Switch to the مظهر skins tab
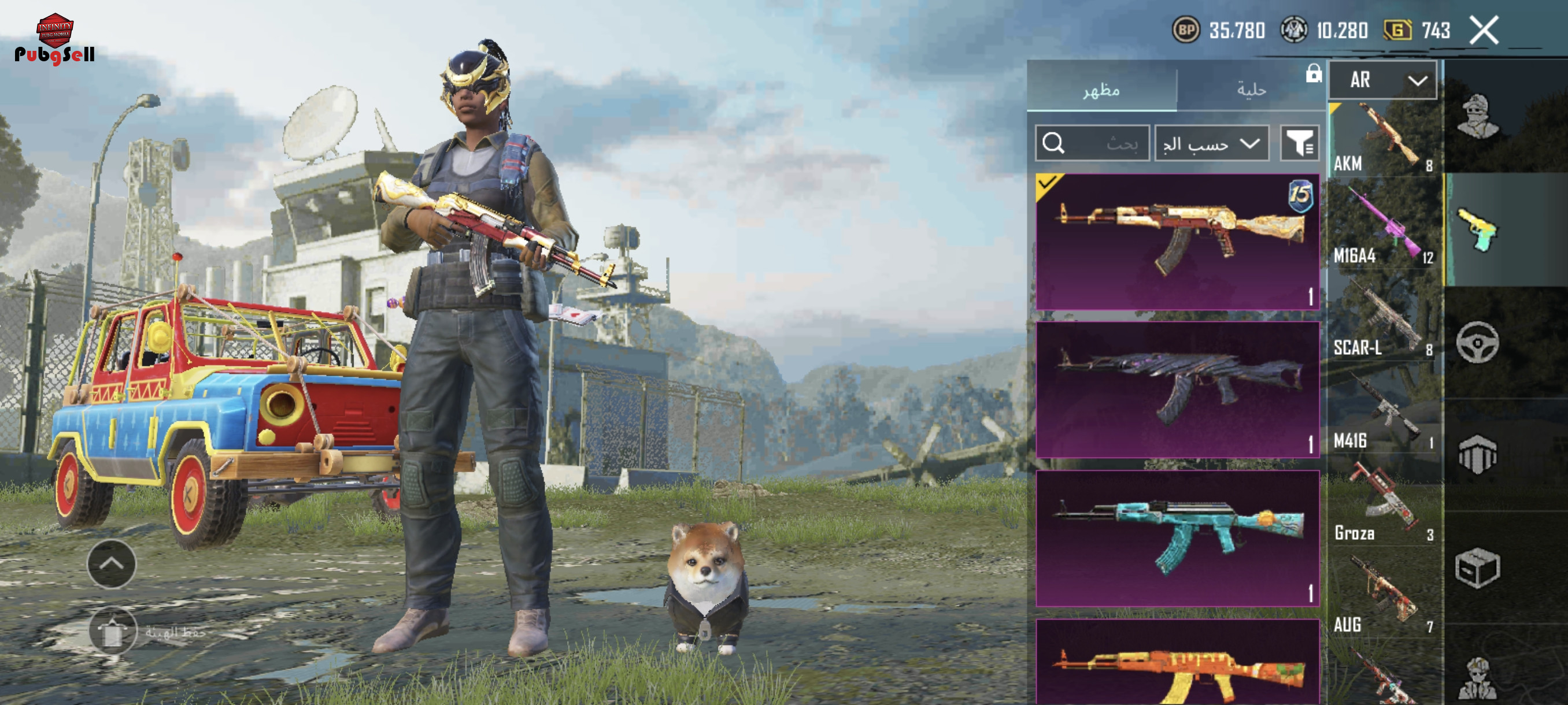Viewport: 1568px width, 705px height. (x=1101, y=90)
